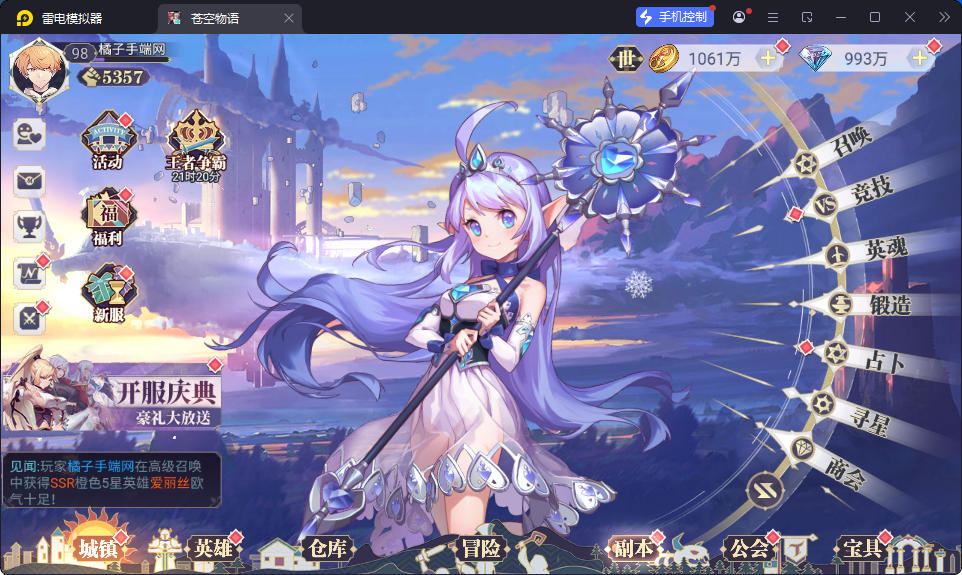Open the 开服庆典 celebration banner

112,394
